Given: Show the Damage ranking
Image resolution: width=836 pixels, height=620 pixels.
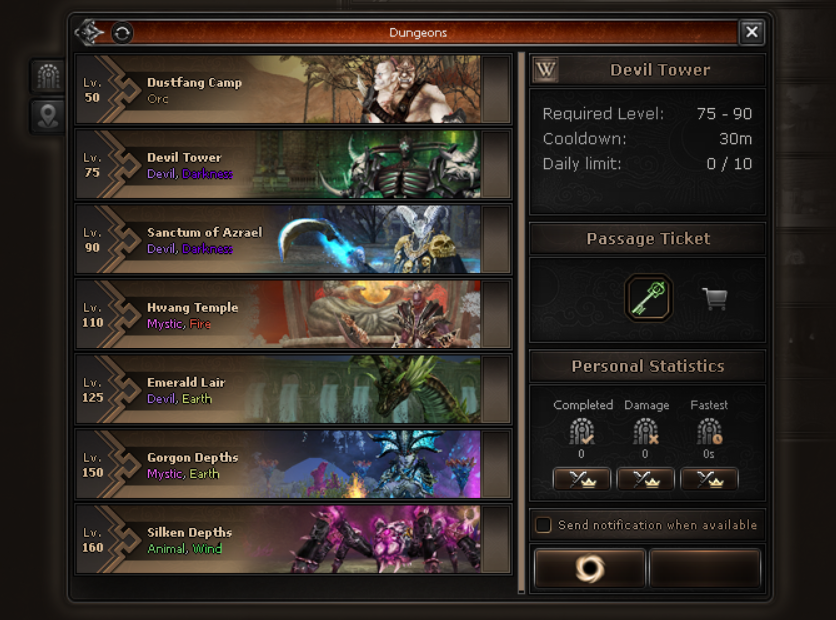Looking at the screenshot, I should coord(645,480).
